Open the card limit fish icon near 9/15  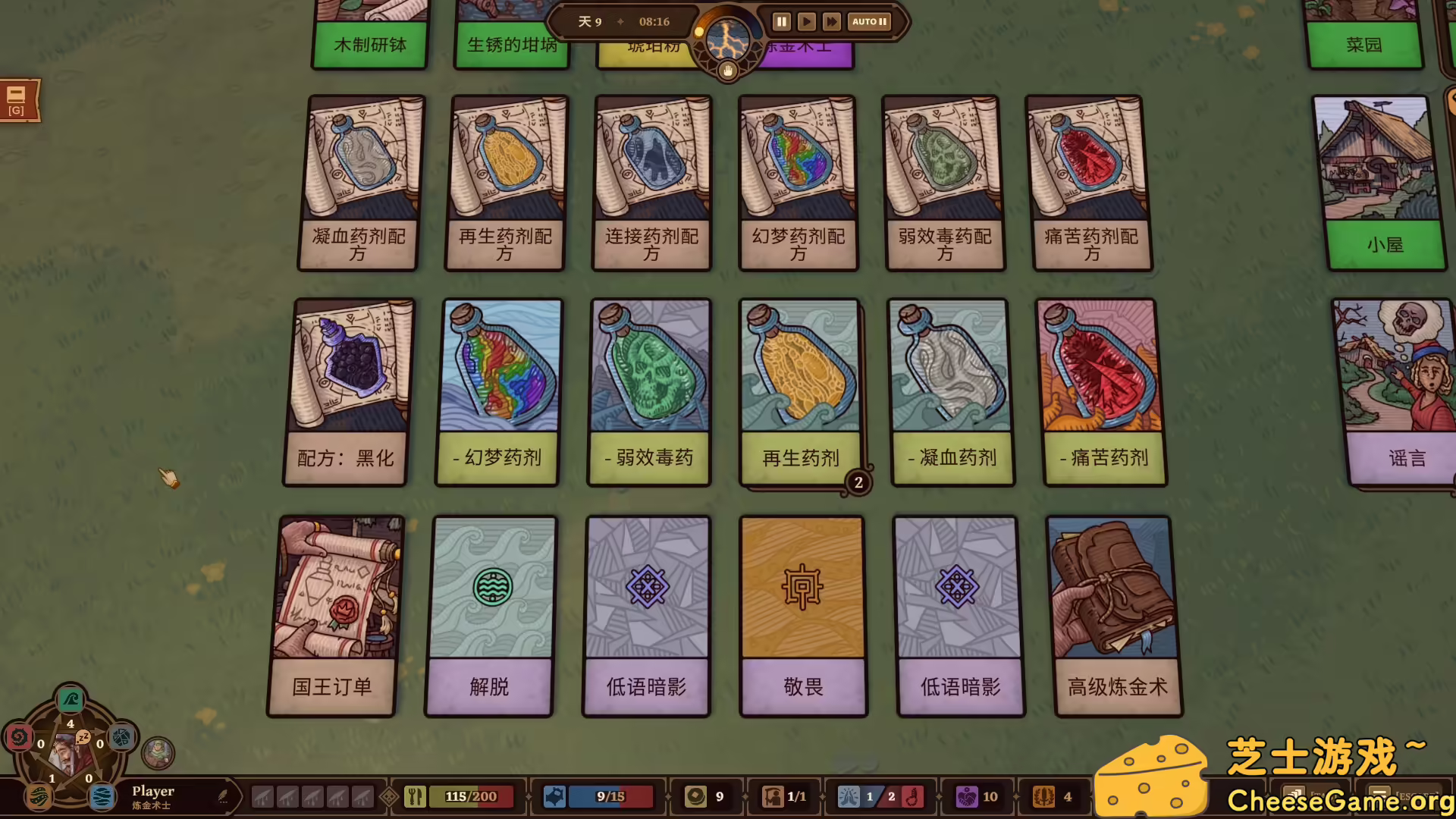tap(556, 796)
